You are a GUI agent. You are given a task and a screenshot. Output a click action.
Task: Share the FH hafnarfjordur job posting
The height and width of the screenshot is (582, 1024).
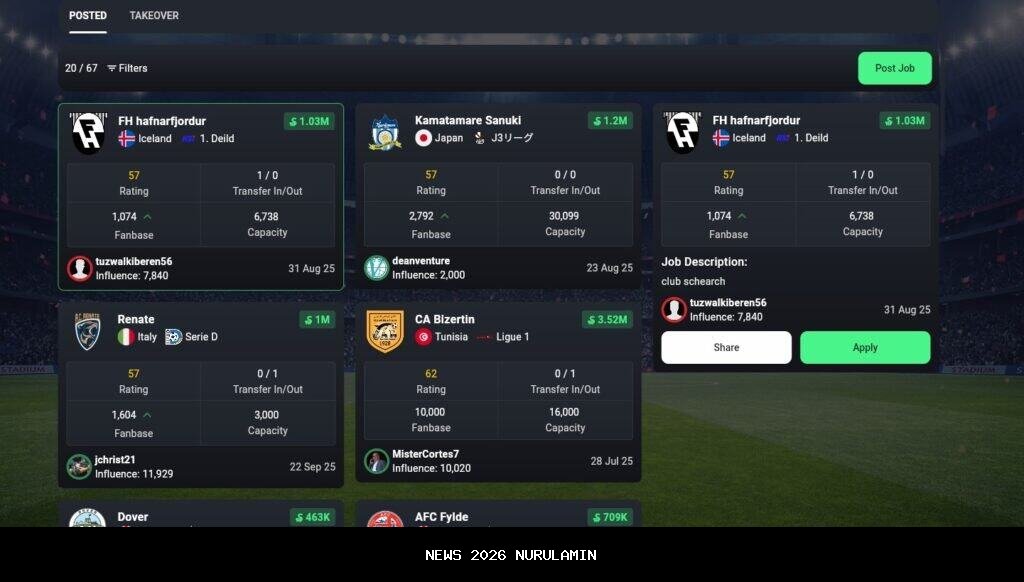pyautogui.click(x=726, y=348)
